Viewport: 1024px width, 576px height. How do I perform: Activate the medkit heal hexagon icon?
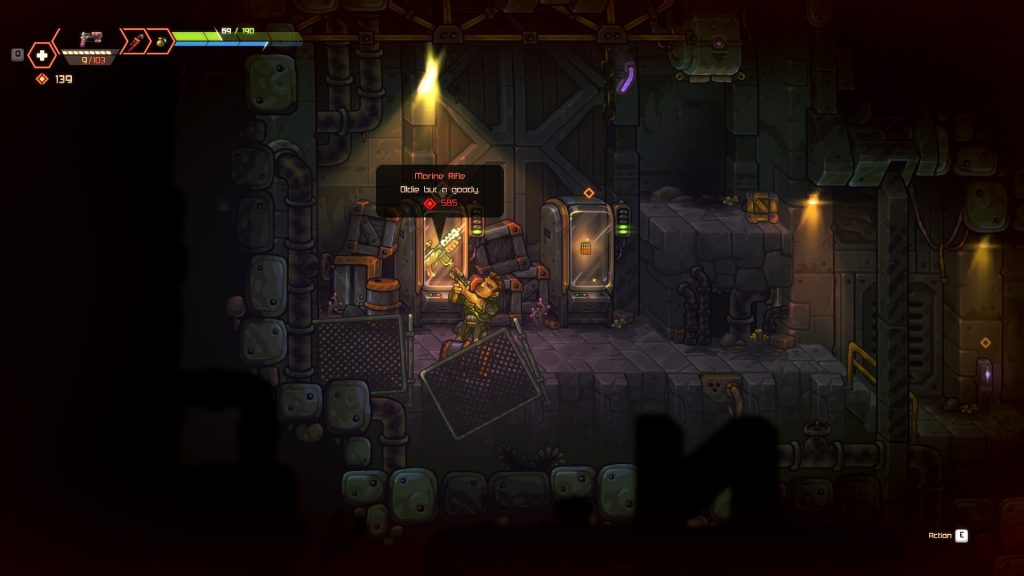[x=42, y=55]
